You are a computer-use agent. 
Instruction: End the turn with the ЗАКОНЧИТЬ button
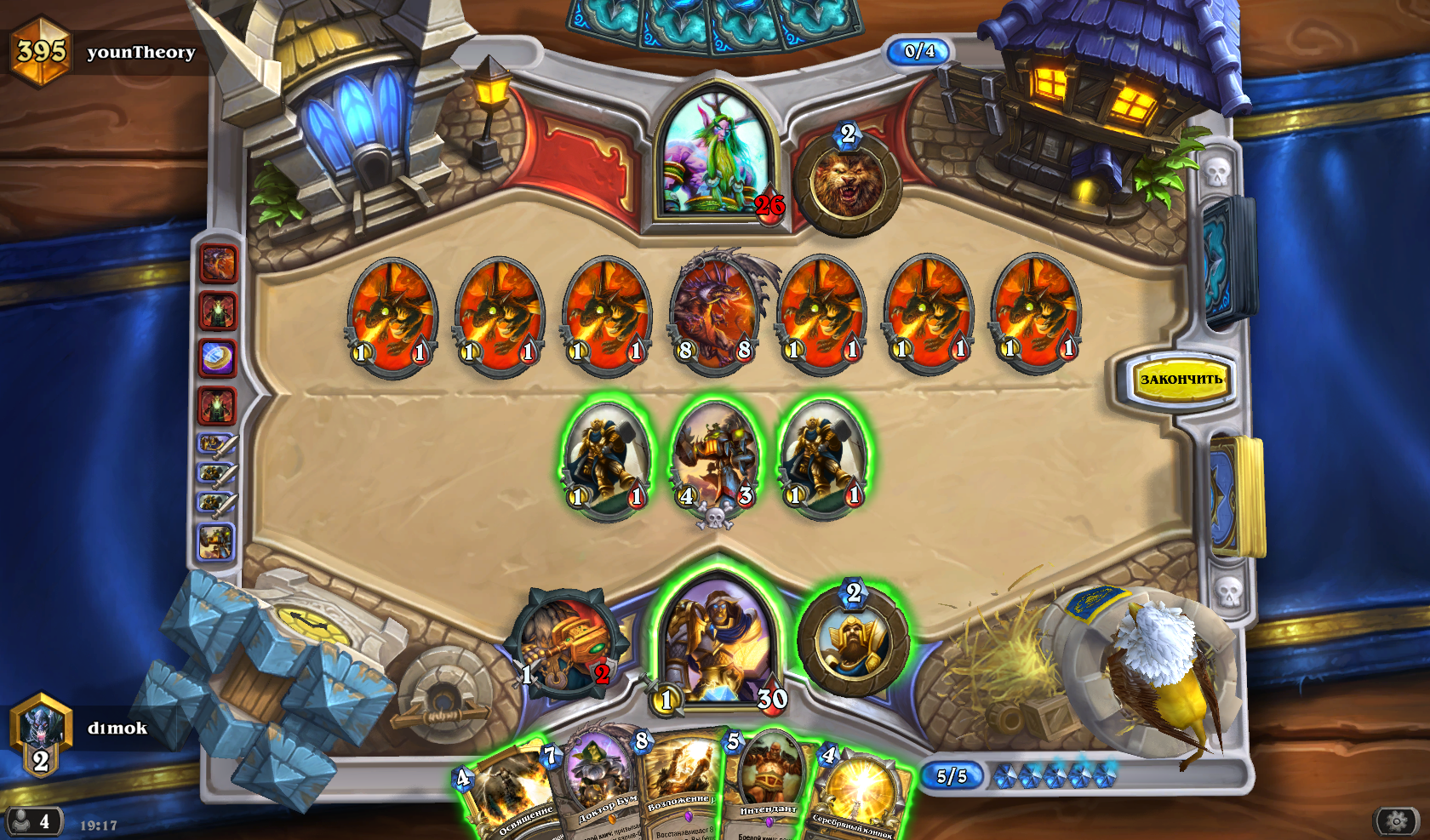coord(1181,380)
